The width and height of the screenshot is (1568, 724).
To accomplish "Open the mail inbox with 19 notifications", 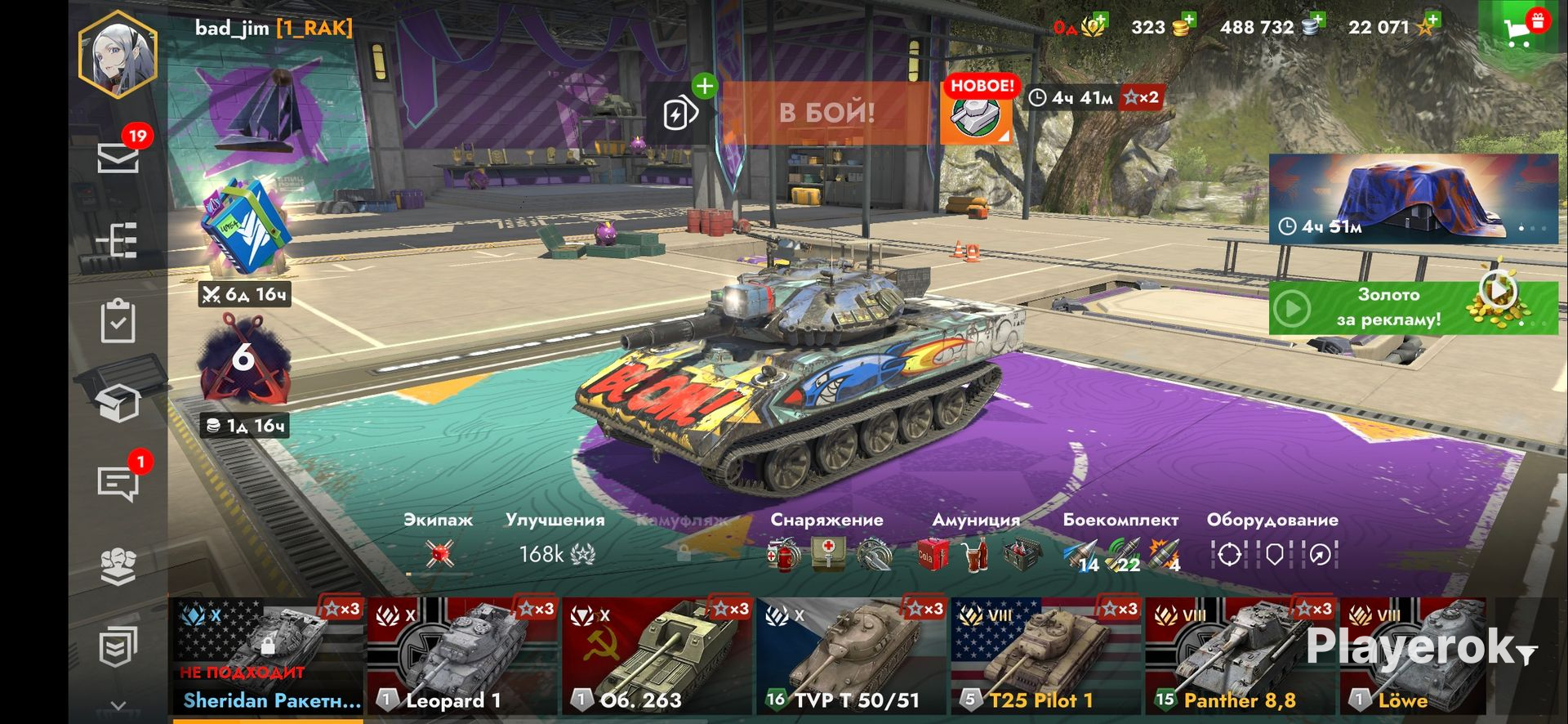I will point(118,157).
